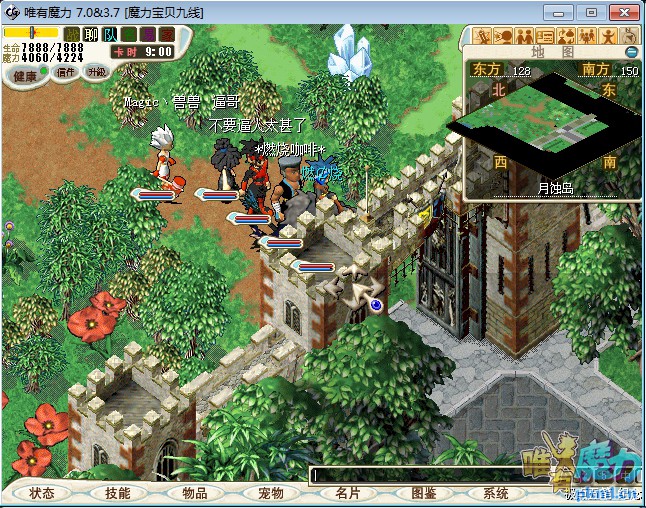Viewport: 646px width, 508px height.
Task: Toggle the 聊 chat mode icon
Action: tap(90, 34)
